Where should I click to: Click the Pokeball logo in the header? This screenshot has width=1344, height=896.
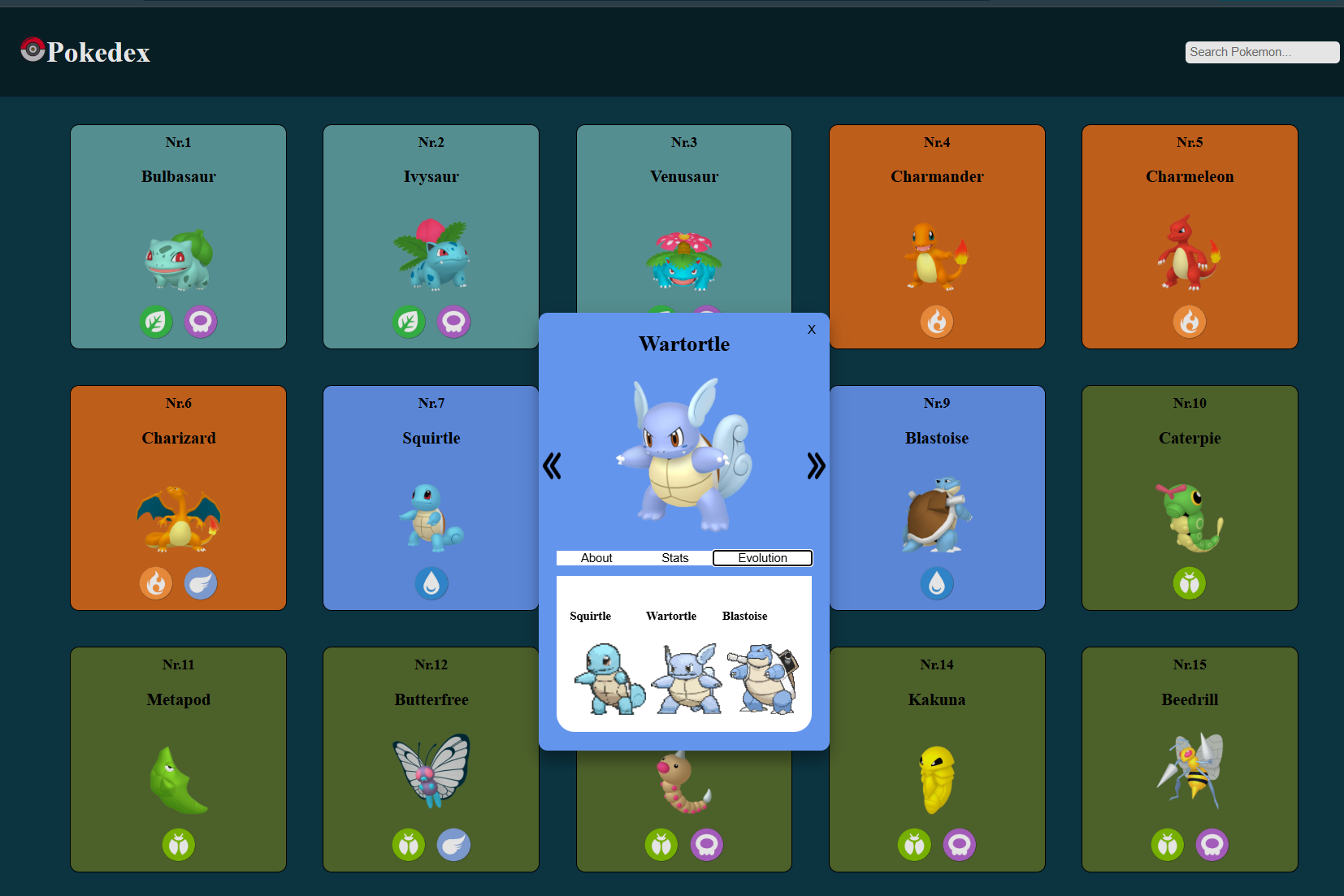coord(33,50)
